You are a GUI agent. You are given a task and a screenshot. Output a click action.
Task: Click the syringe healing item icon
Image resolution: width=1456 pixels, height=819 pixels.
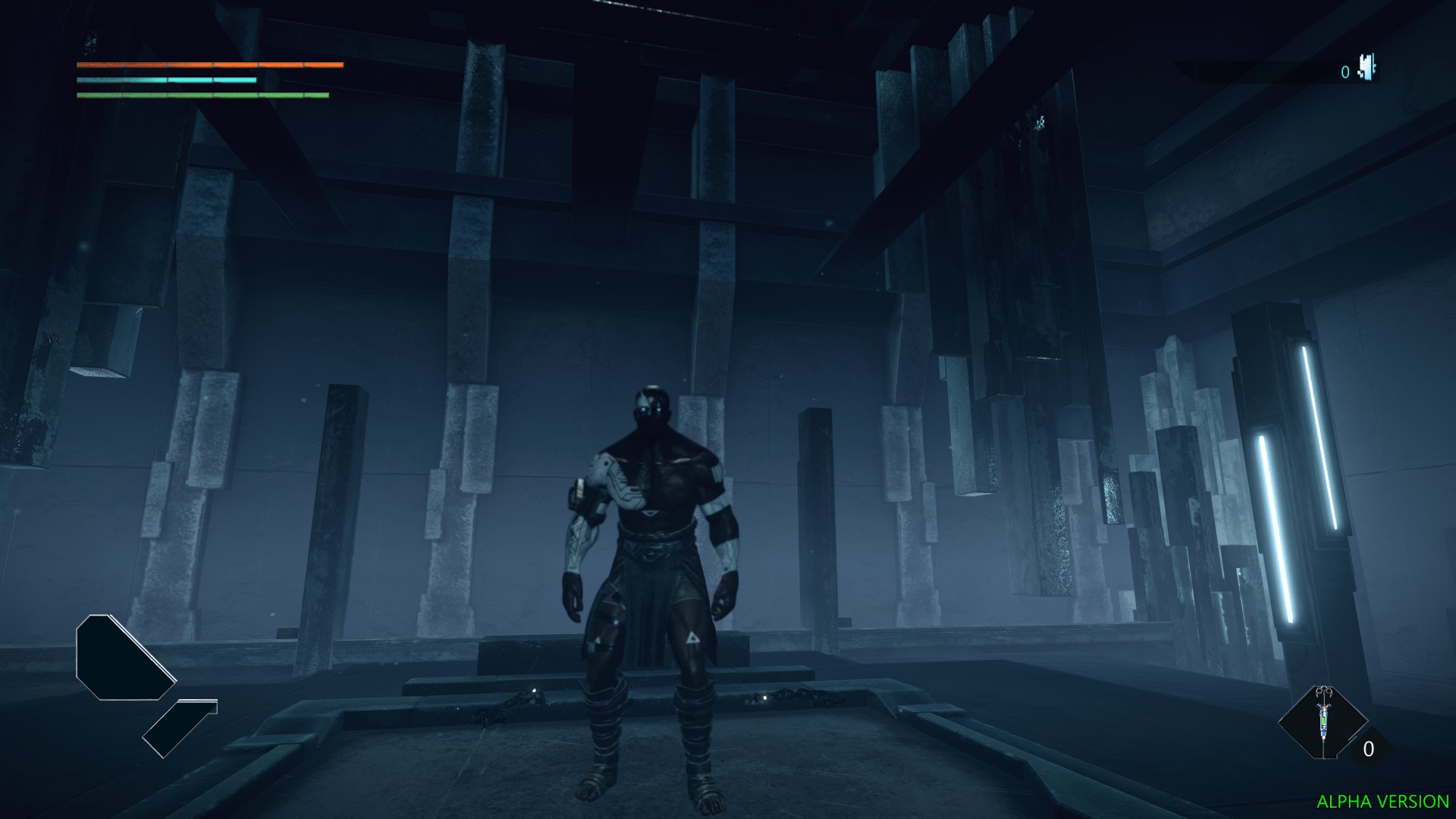(x=1323, y=719)
